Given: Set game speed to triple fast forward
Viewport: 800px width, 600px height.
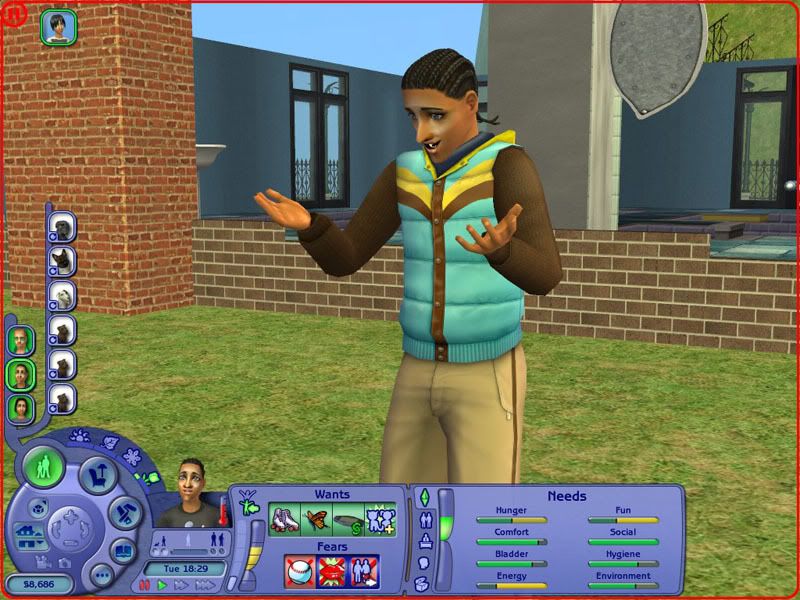Looking at the screenshot, I should [x=205, y=585].
